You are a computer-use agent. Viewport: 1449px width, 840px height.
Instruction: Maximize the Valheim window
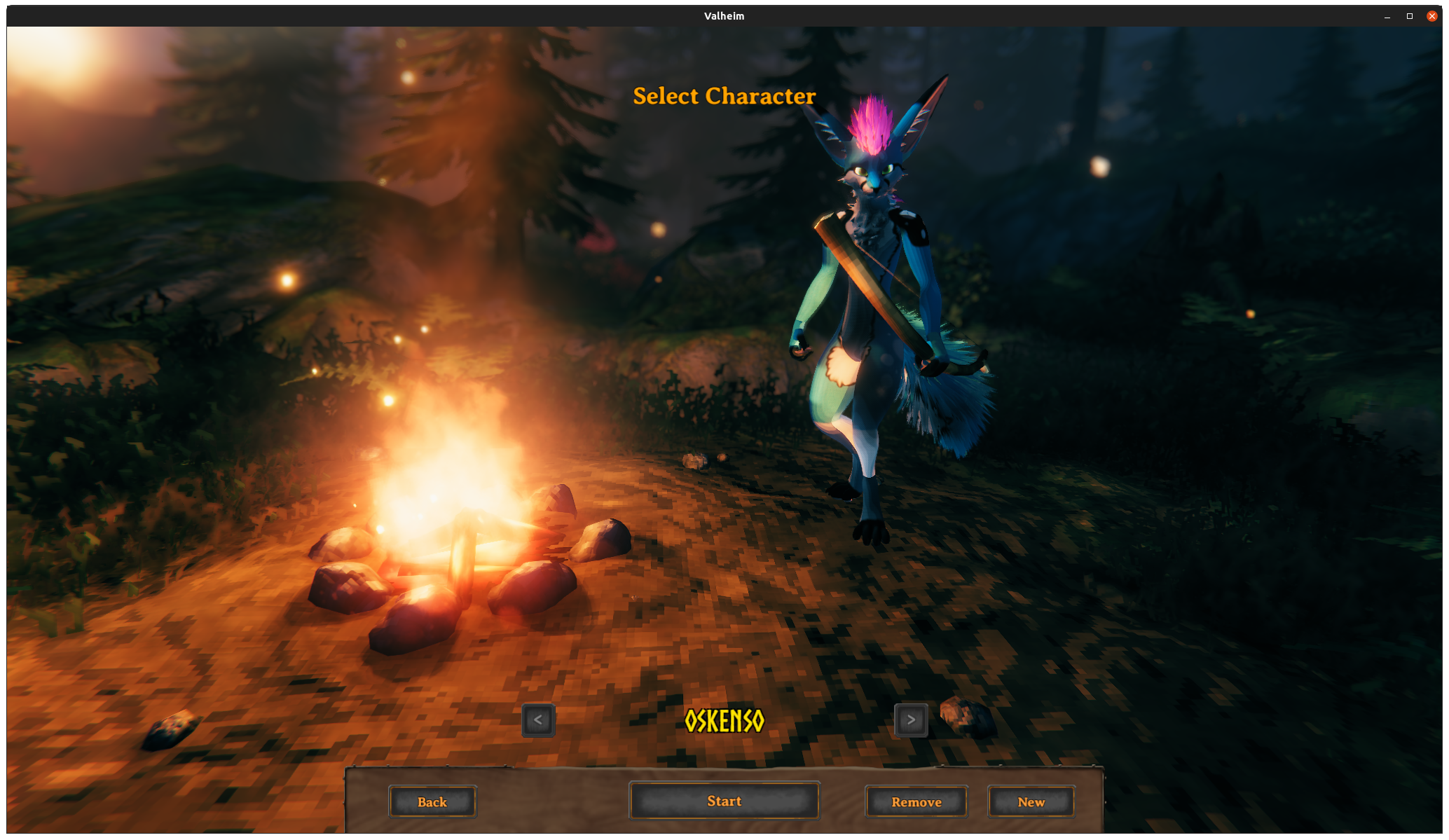point(1410,16)
